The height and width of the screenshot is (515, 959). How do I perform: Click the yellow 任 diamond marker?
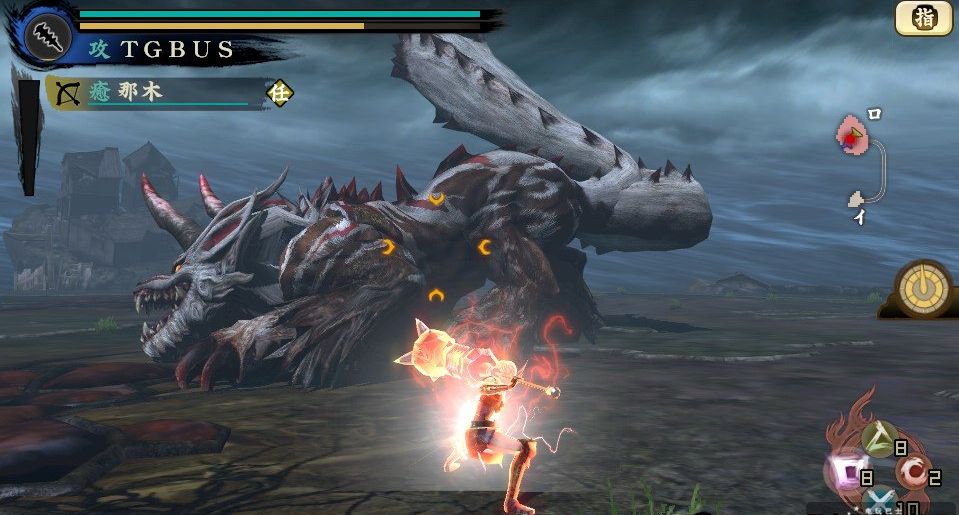coord(279,94)
